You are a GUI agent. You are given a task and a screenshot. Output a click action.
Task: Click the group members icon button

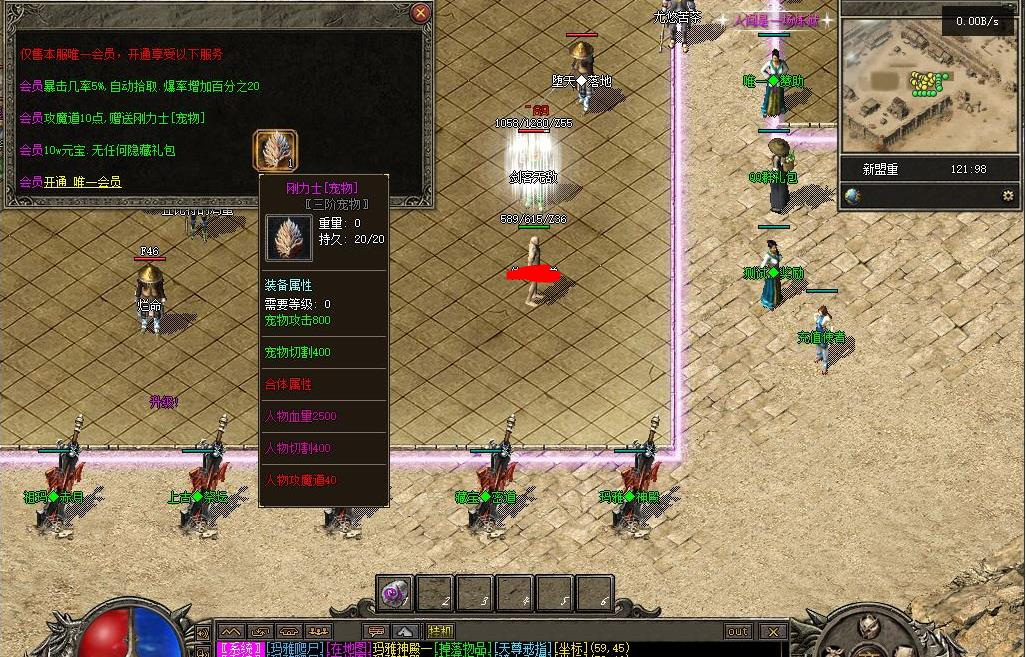click(319, 632)
